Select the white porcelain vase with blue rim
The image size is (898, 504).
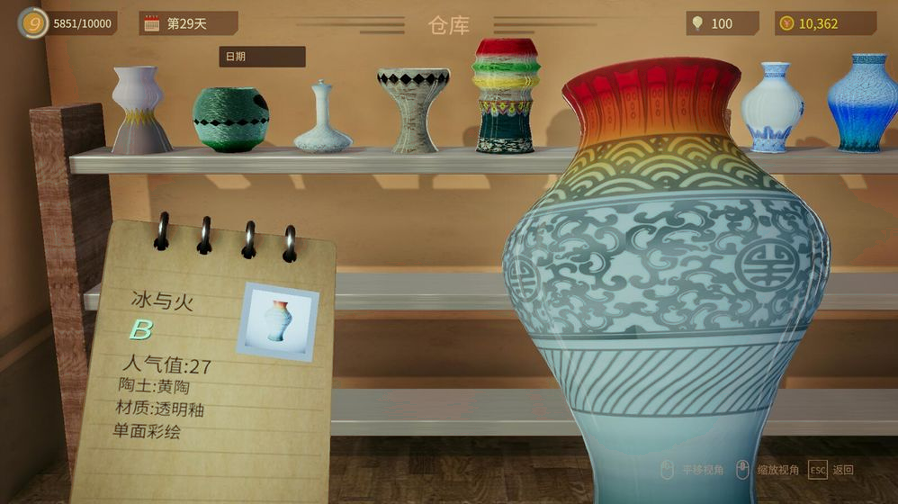coord(772,106)
